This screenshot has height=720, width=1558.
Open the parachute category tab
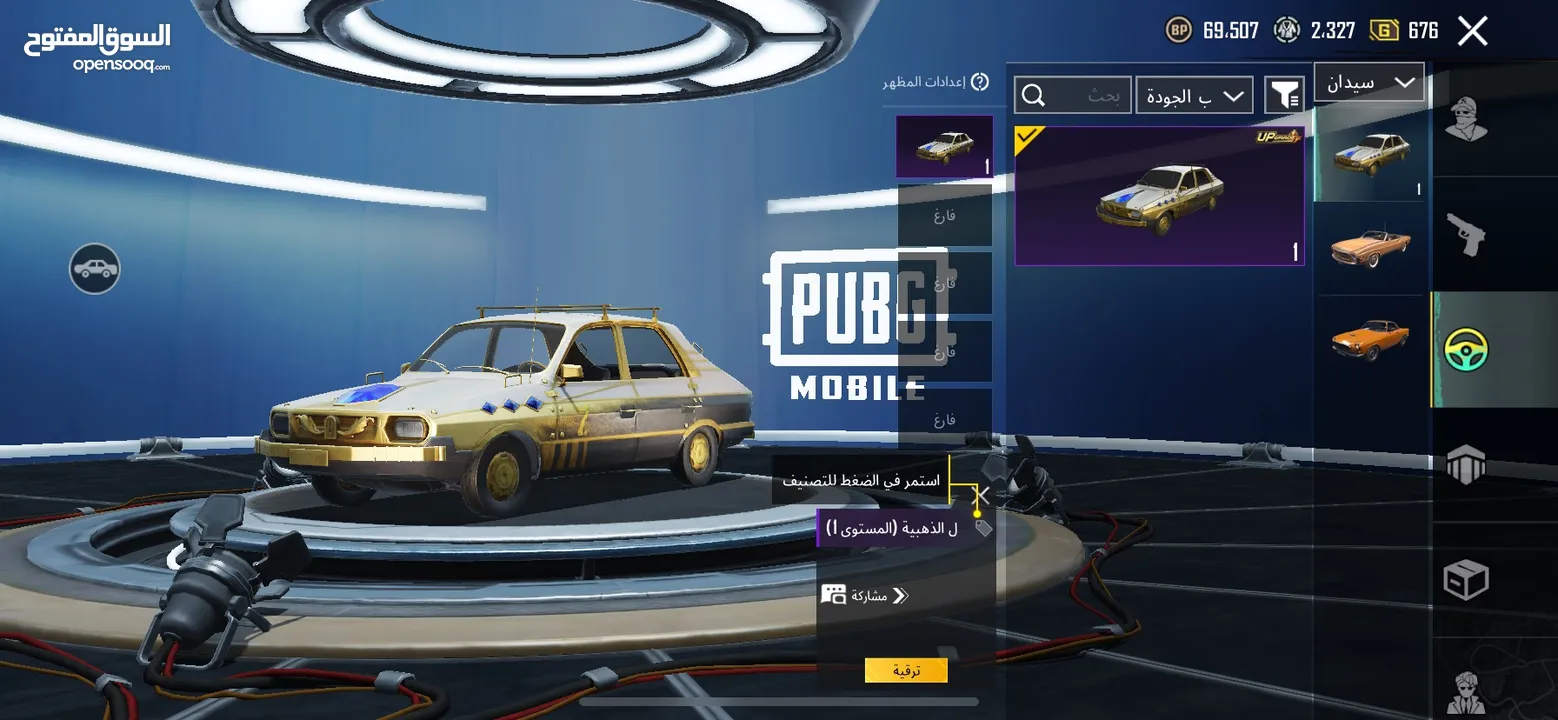click(x=1466, y=465)
